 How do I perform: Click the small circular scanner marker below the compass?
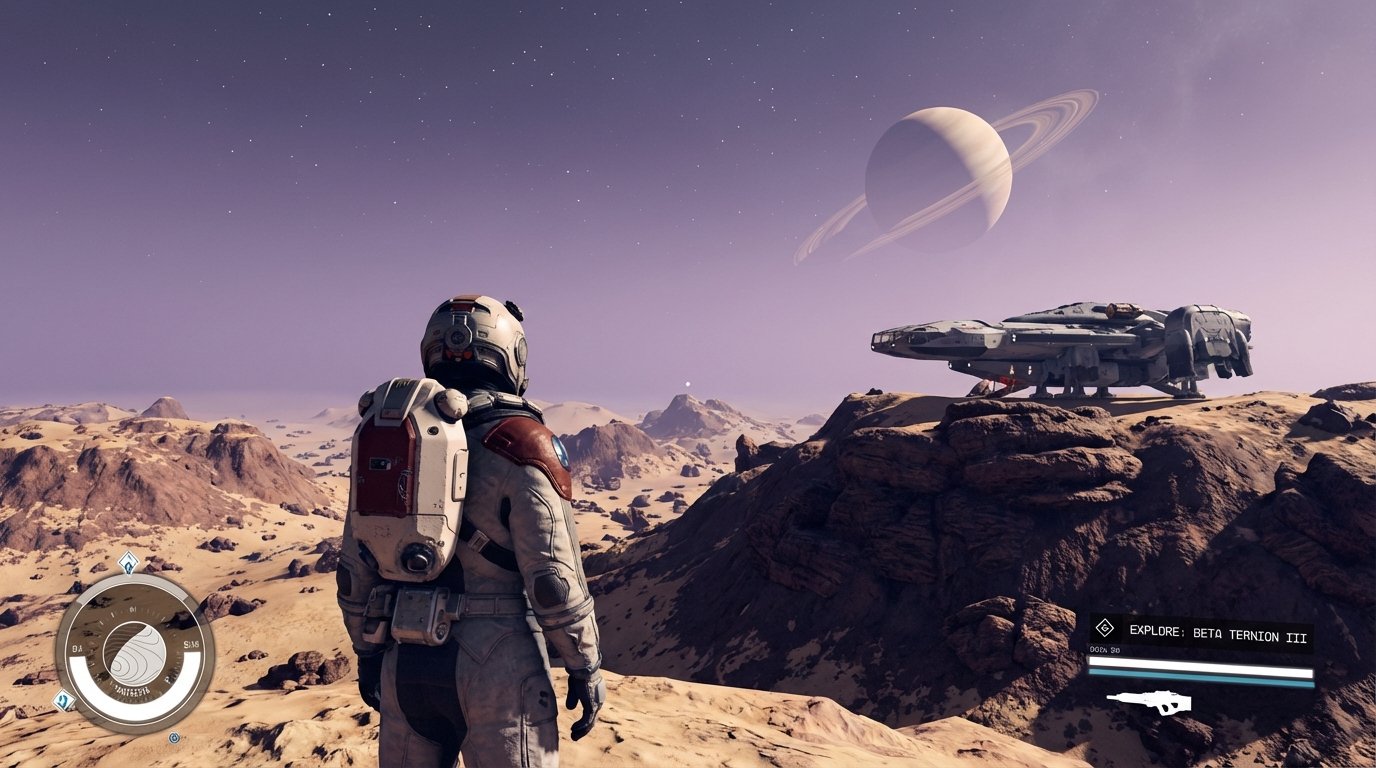tap(175, 737)
